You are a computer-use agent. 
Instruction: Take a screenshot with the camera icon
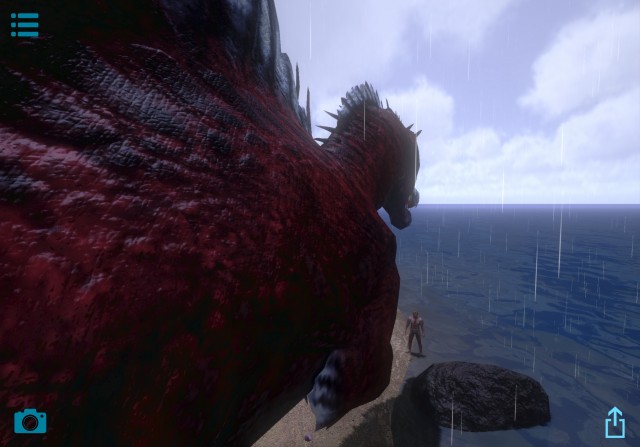tap(30, 421)
